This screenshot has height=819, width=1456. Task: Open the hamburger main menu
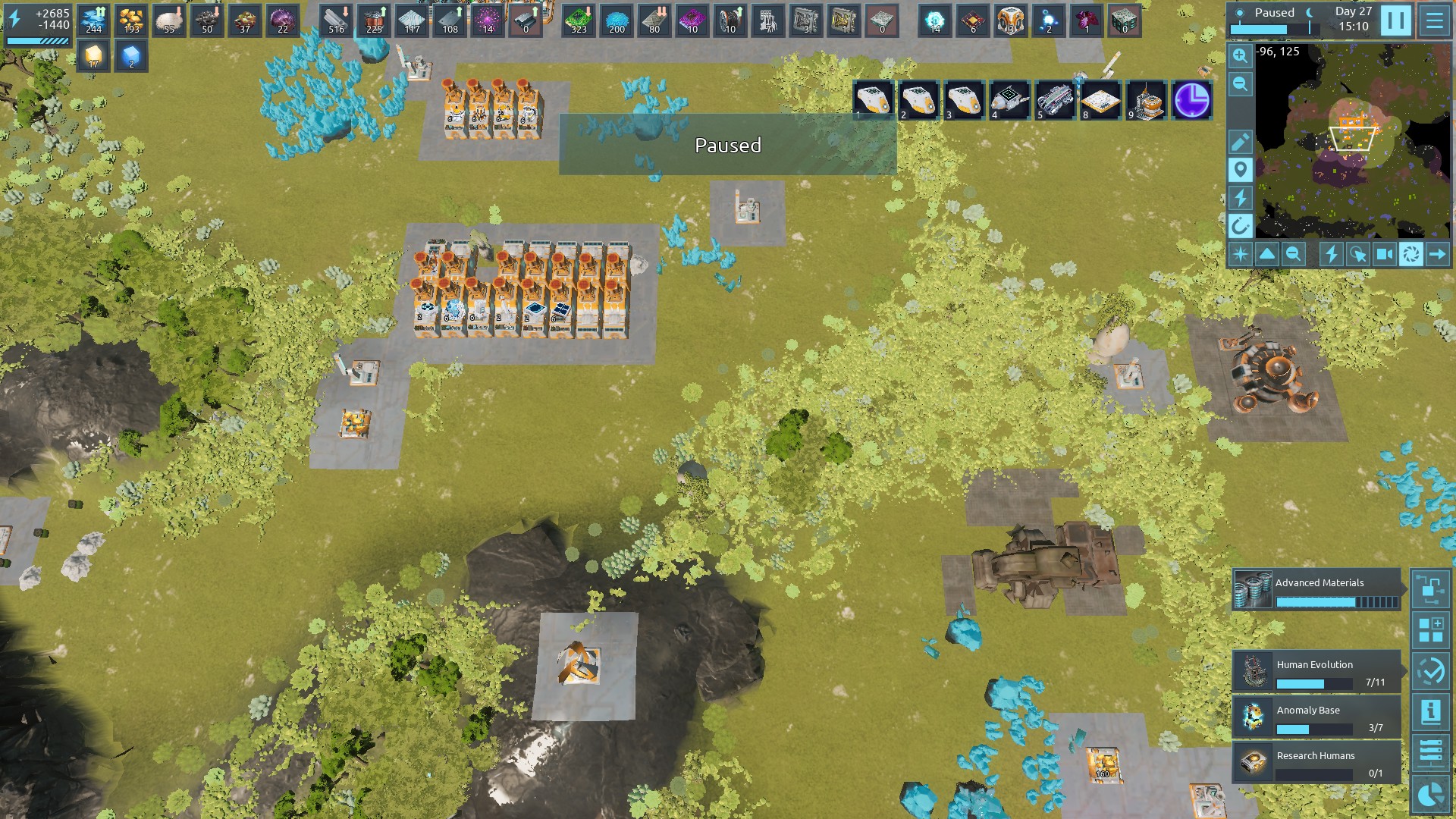(x=1434, y=20)
